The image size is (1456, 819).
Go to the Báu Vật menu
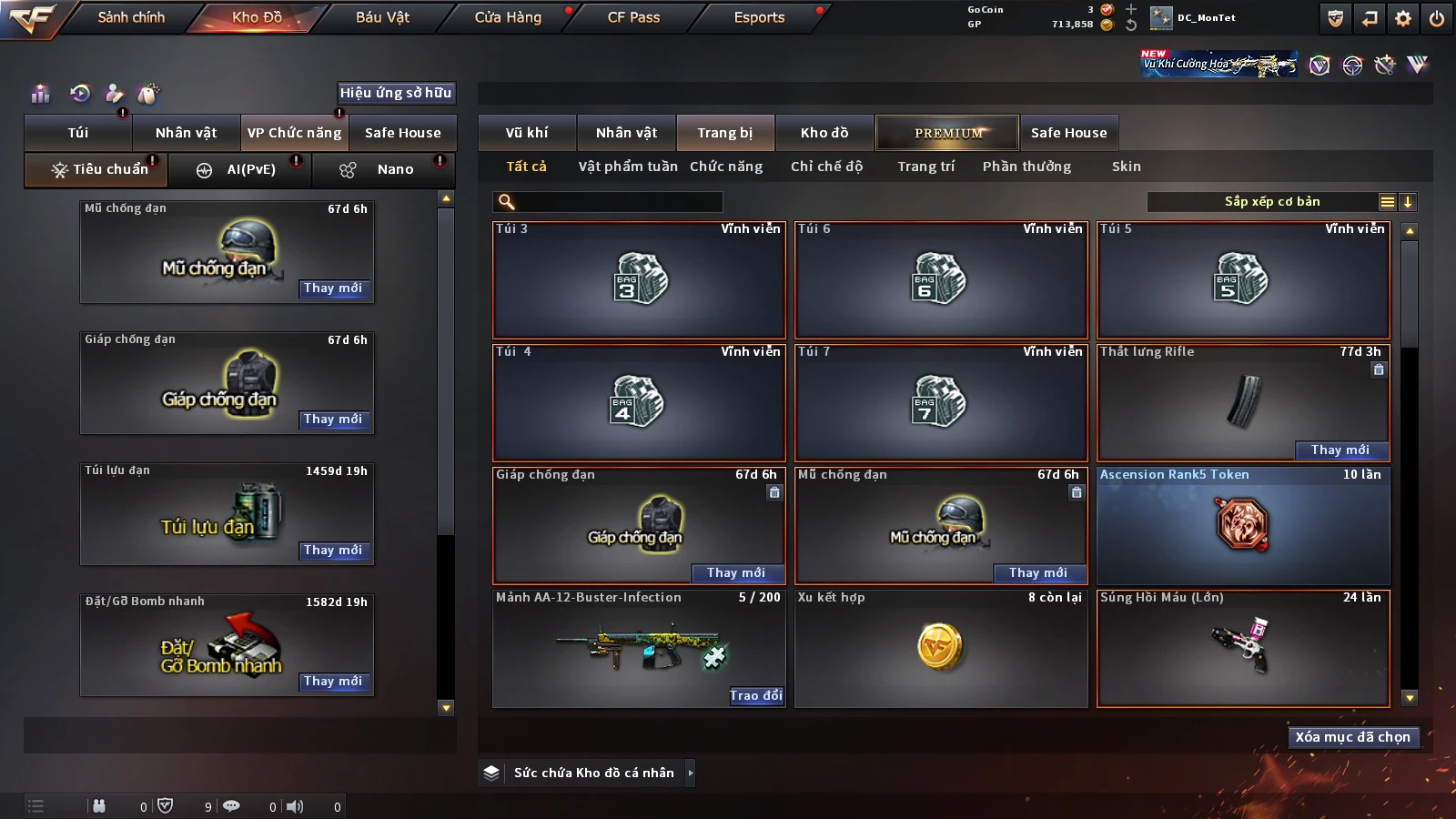pos(382,17)
